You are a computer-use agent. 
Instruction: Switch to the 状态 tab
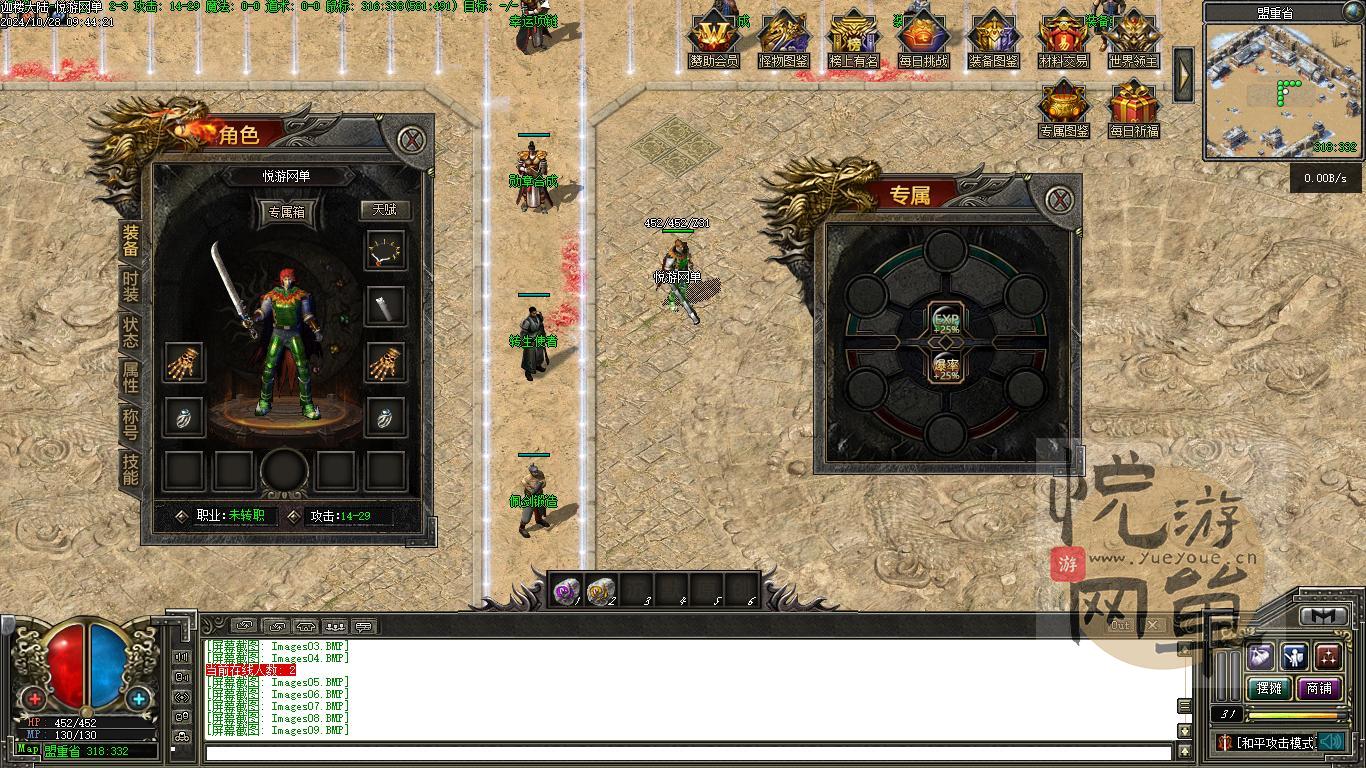(131, 332)
